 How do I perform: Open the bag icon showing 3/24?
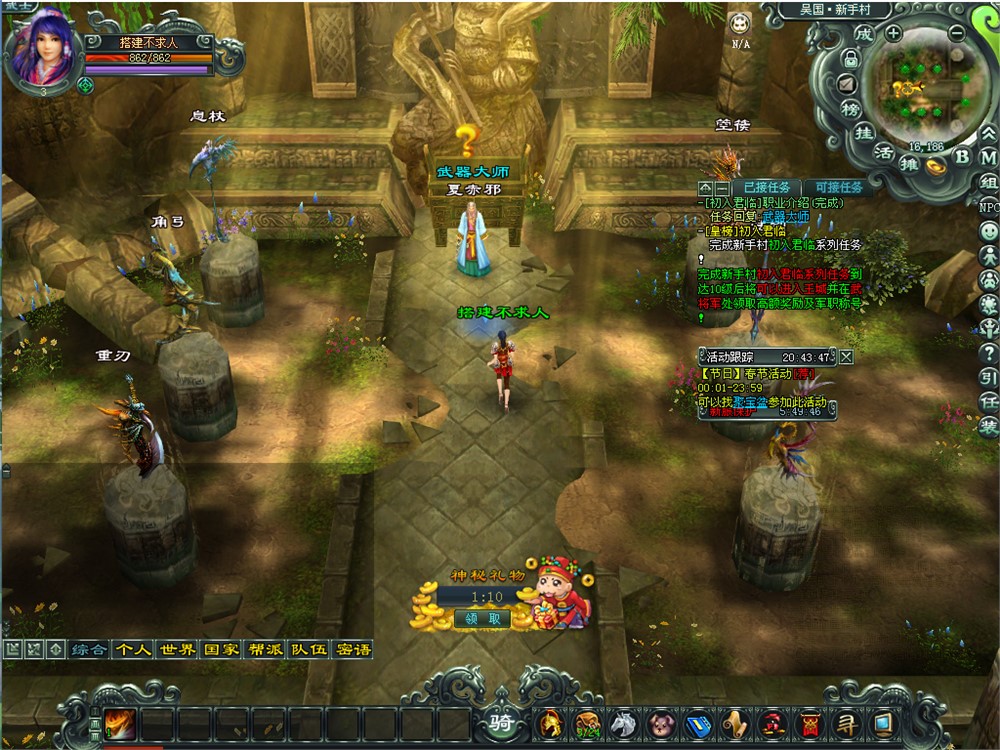586,722
